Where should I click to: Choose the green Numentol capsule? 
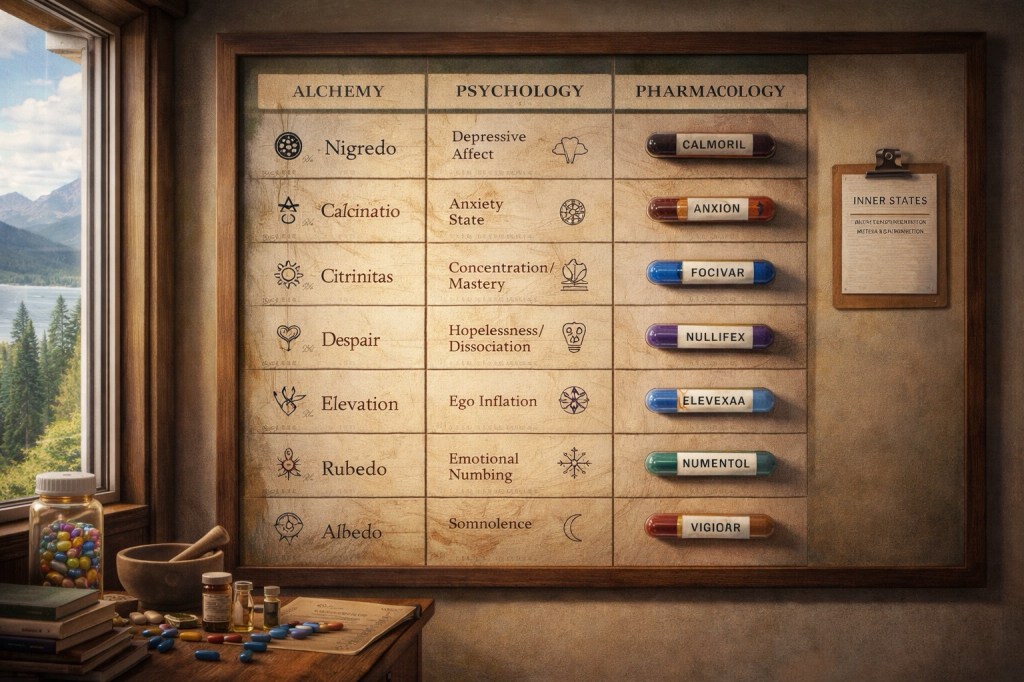tap(710, 464)
